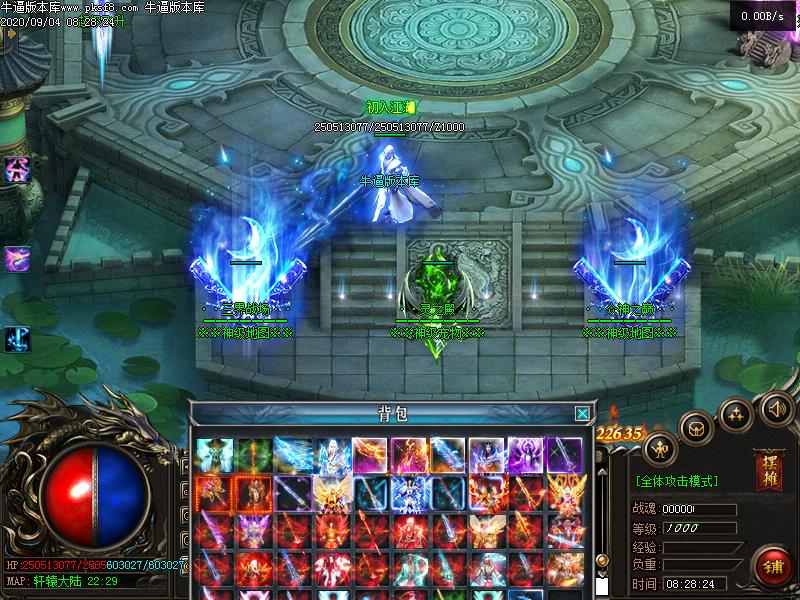The width and height of the screenshot is (800, 600).
Task: Switch the 全体攻击模式 attack mode label
Action: point(677,481)
